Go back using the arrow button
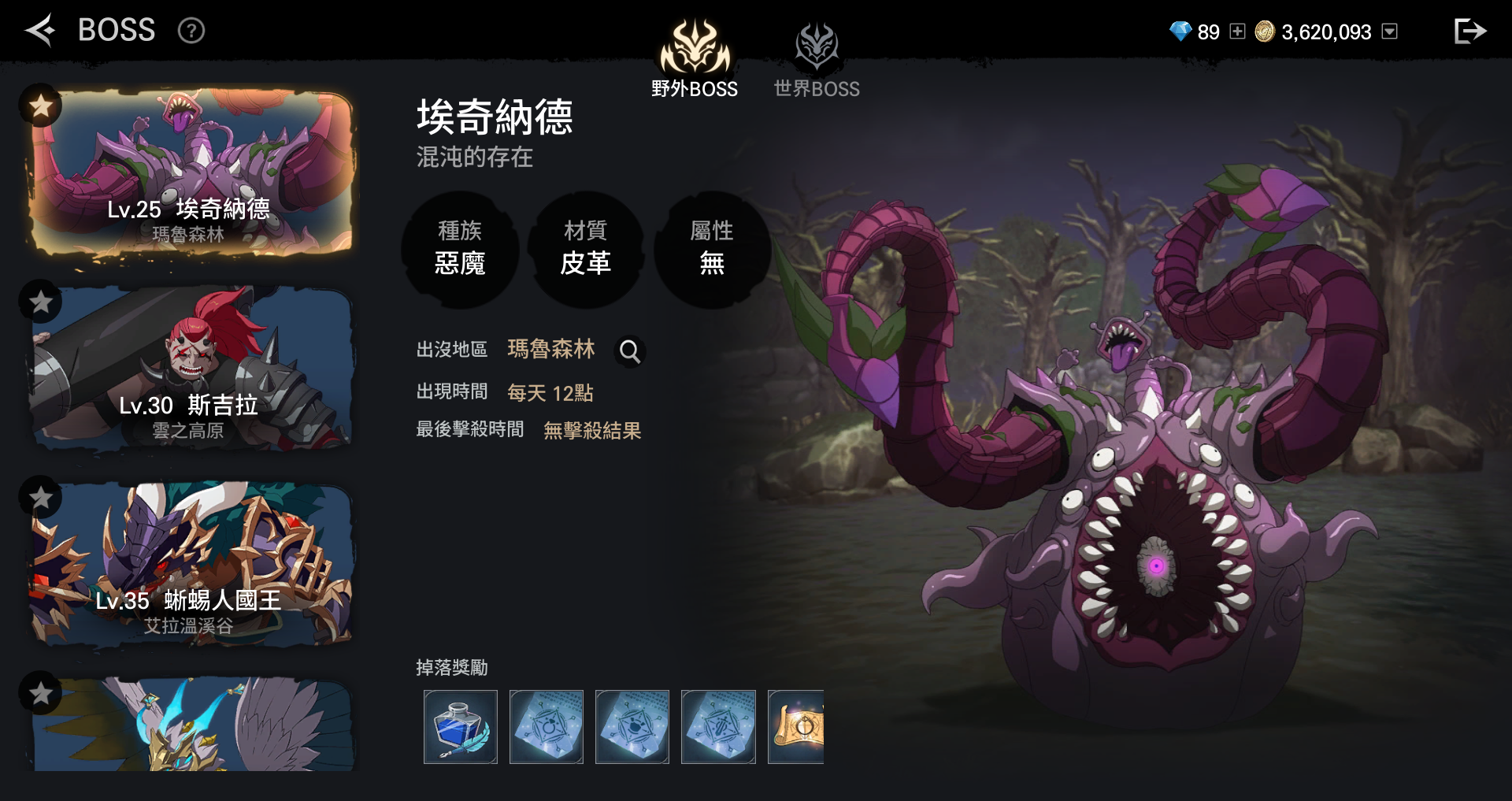 (x=39, y=31)
